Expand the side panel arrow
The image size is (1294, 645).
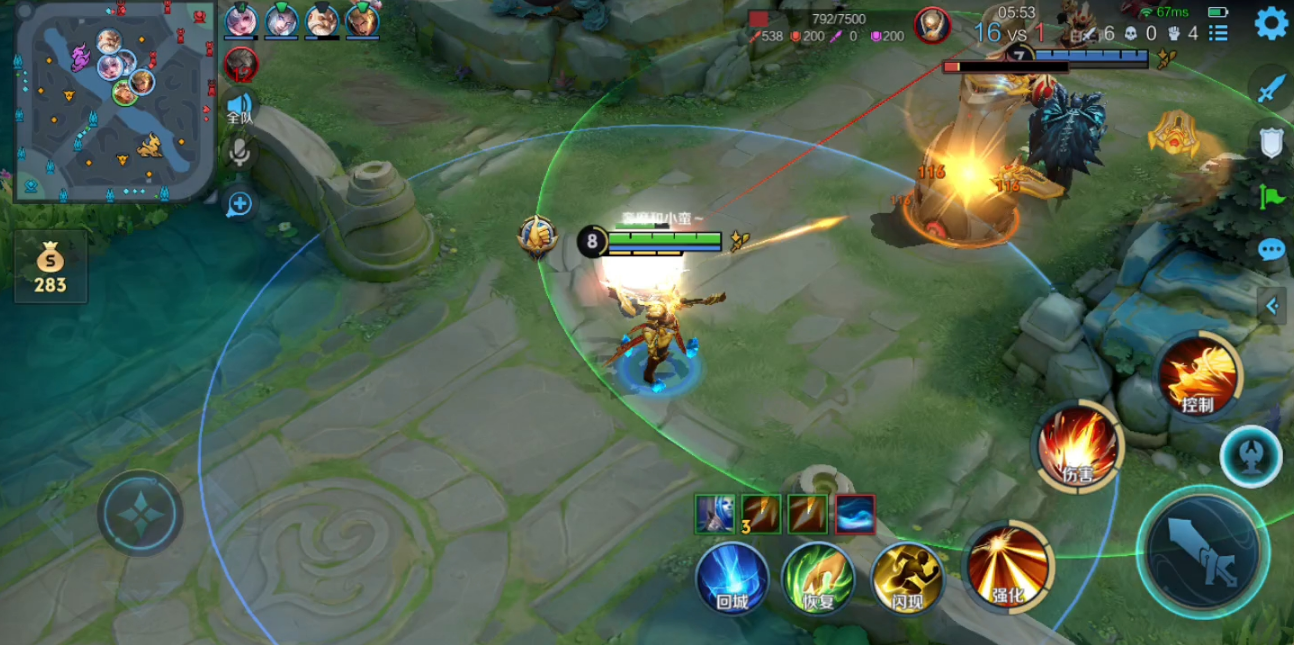[x=1273, y=306]
